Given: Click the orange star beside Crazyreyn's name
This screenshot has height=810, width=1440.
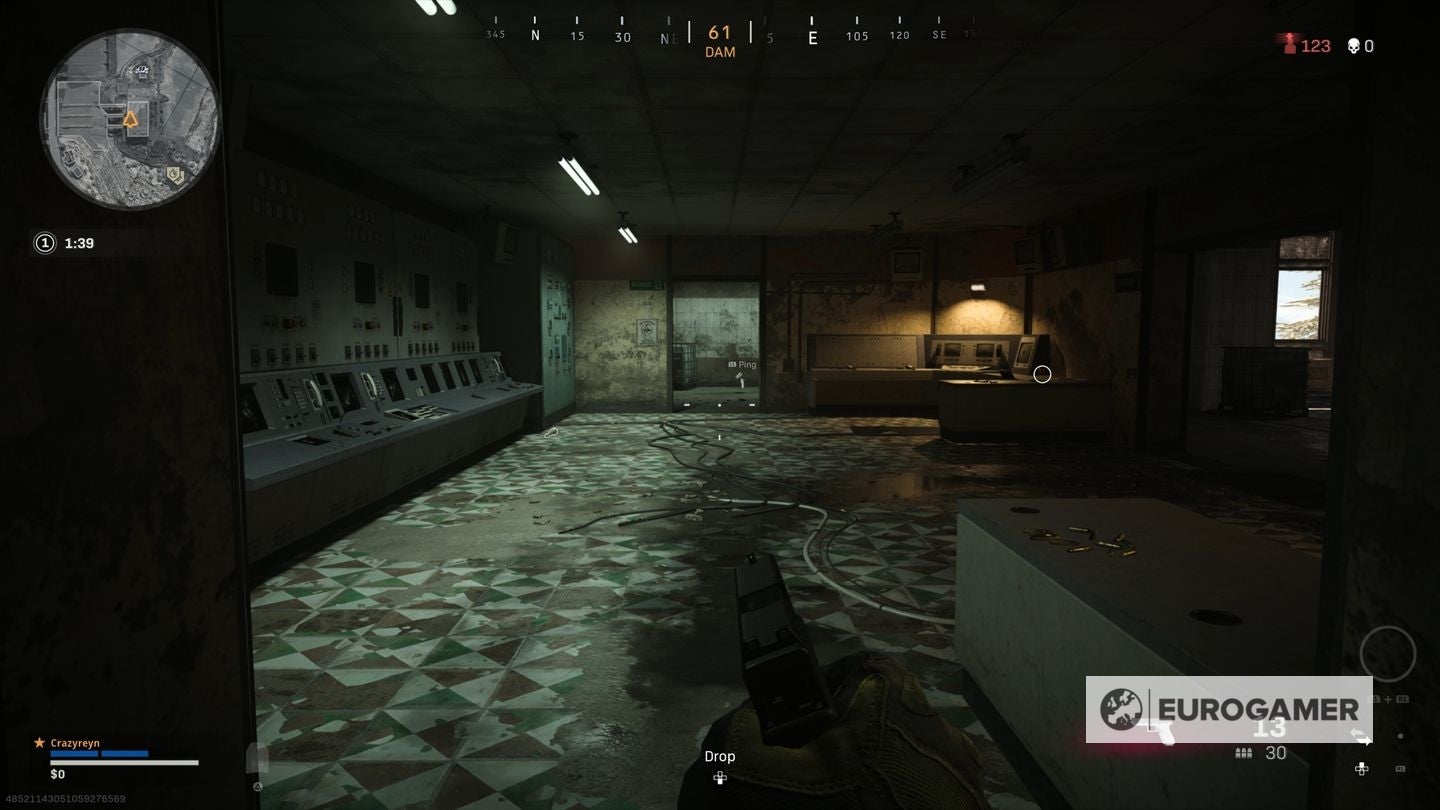Looking at the screenshot, I should pos(38,742).
